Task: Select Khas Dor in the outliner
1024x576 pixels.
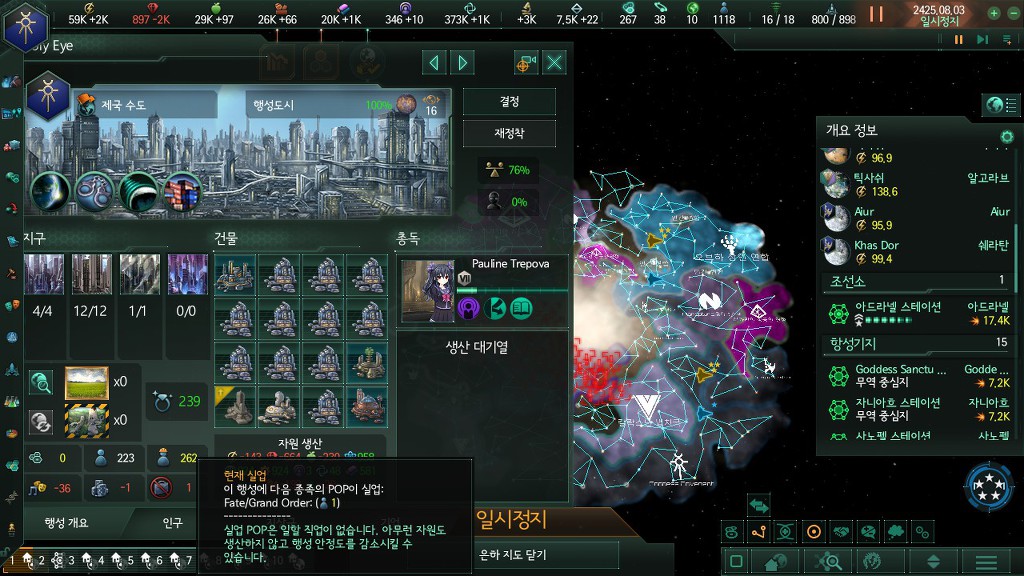Action: coord(876,246)
